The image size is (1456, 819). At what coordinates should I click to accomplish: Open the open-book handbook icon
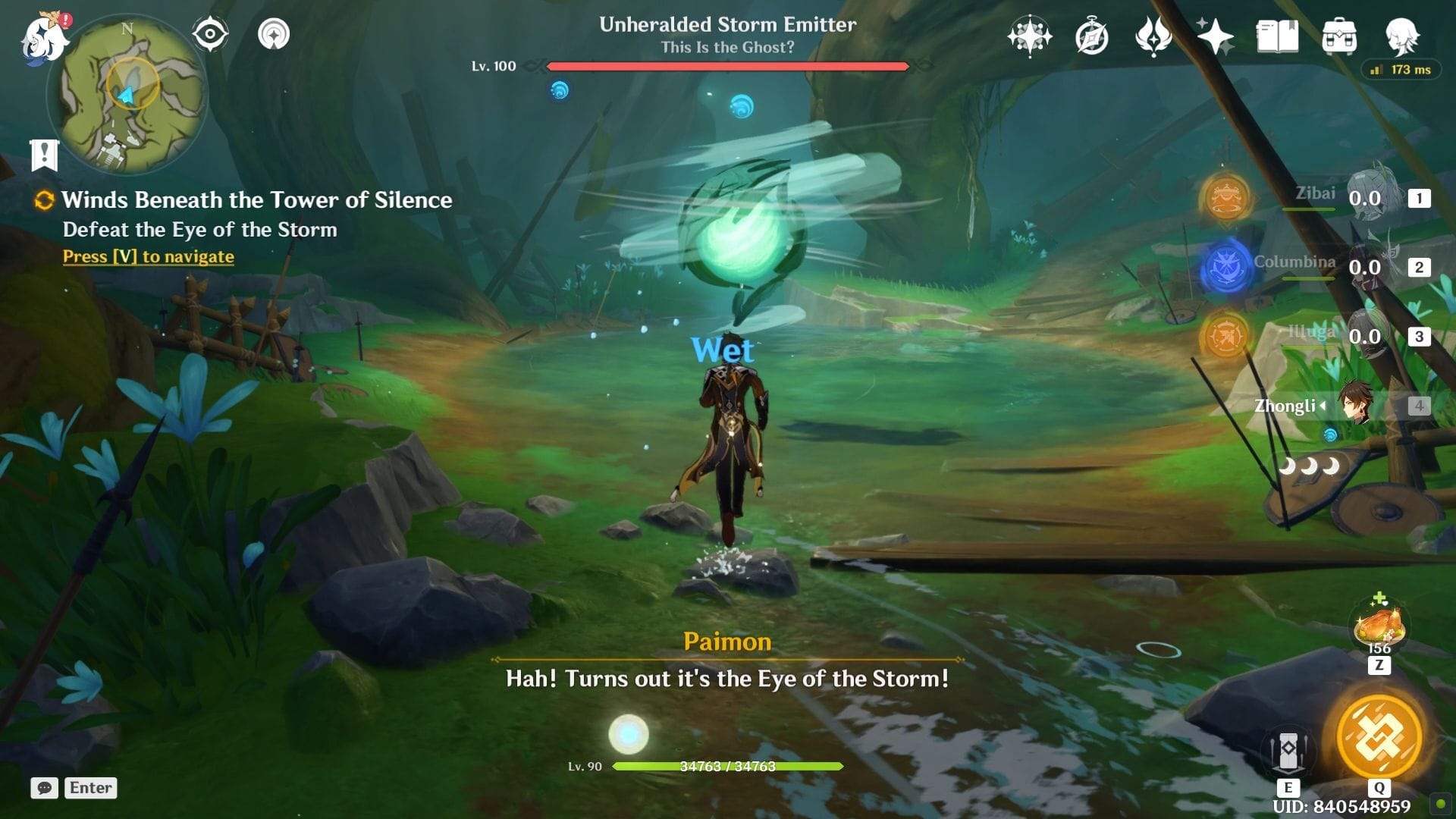pyautogui.click(x=1277, y=36)
